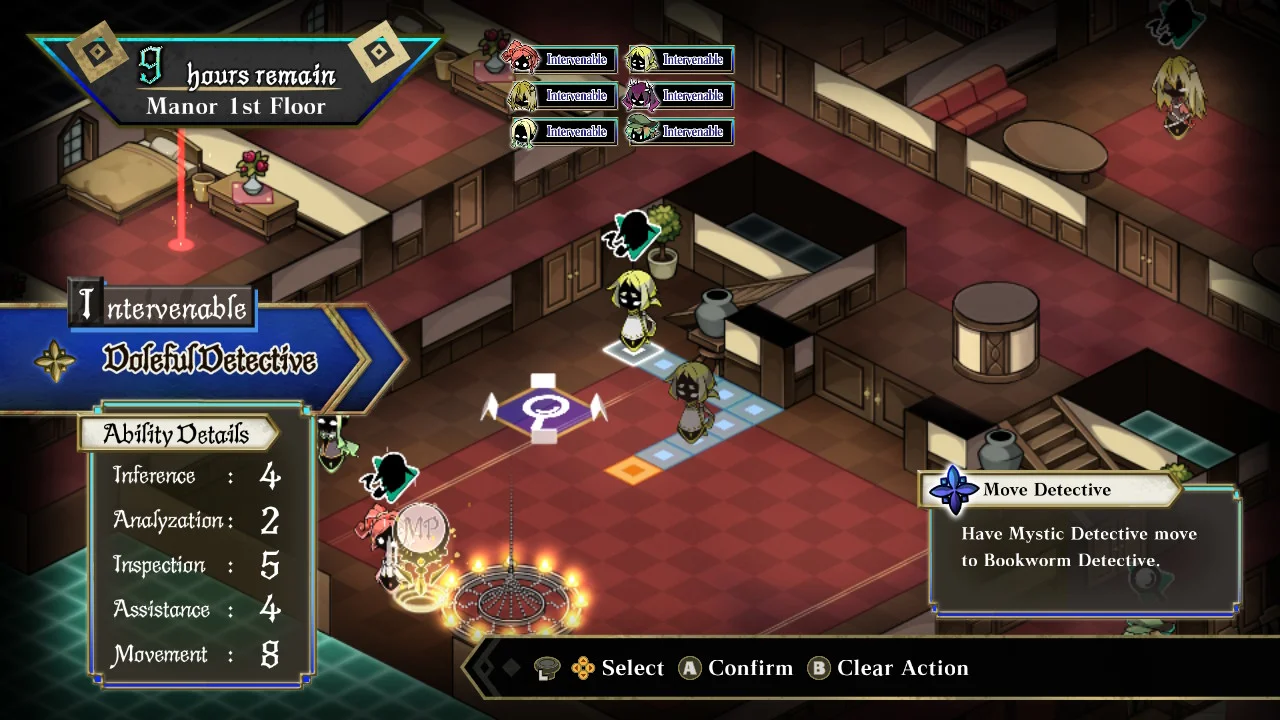Select the red-haired detective's Intervenable entry
This screenshot has width=1280, height=720.
coord(562,60)
